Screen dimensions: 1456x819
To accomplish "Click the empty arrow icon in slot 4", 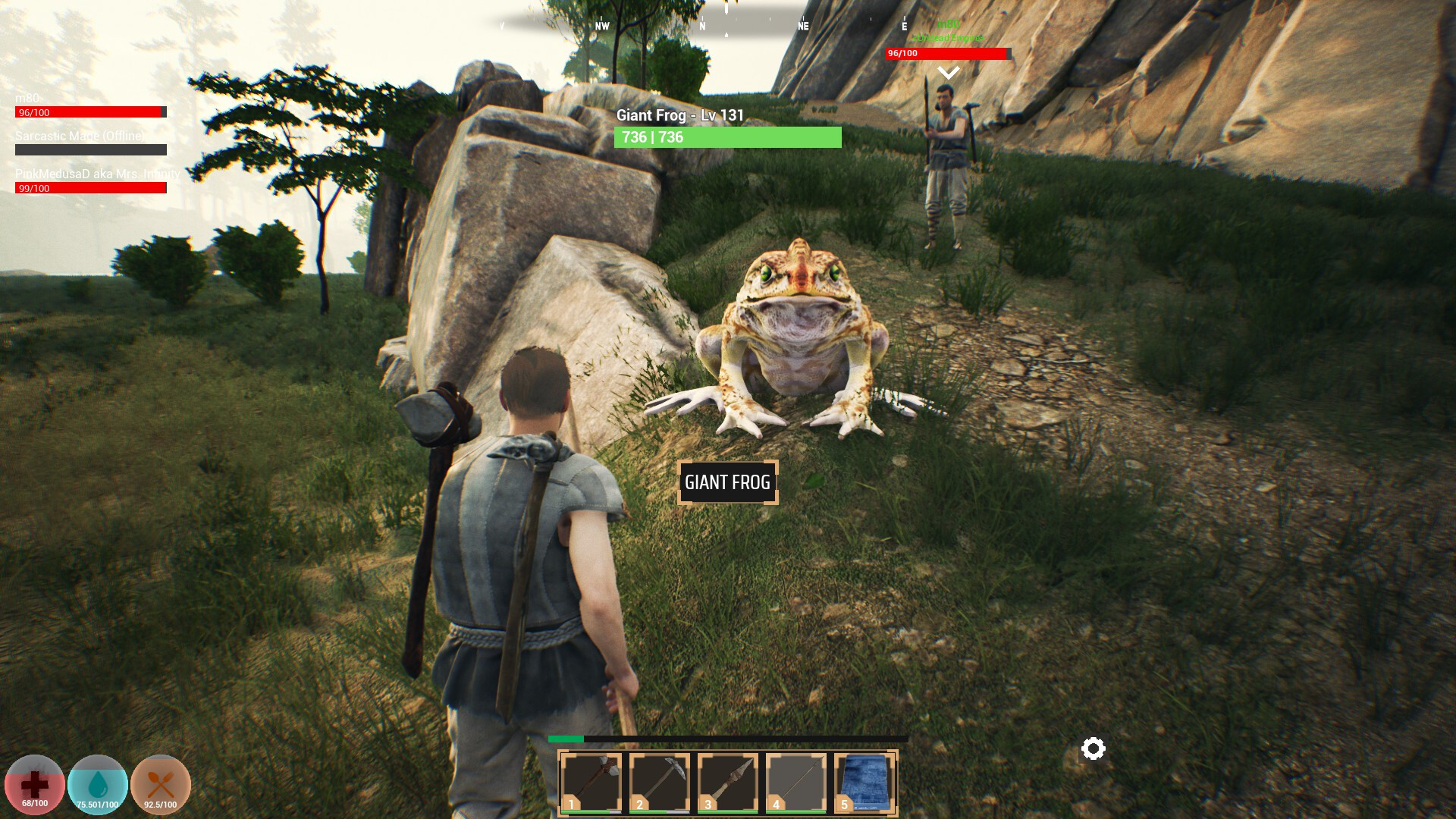I will pos(795,780).
